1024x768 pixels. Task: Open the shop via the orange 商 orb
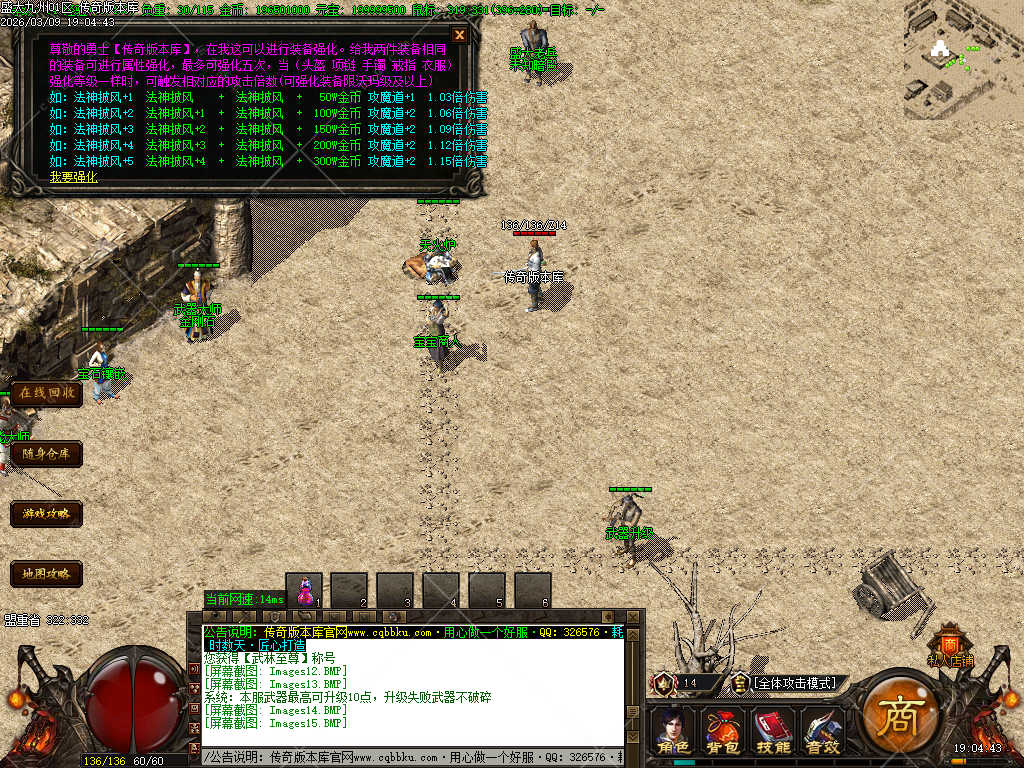[897, 713]
